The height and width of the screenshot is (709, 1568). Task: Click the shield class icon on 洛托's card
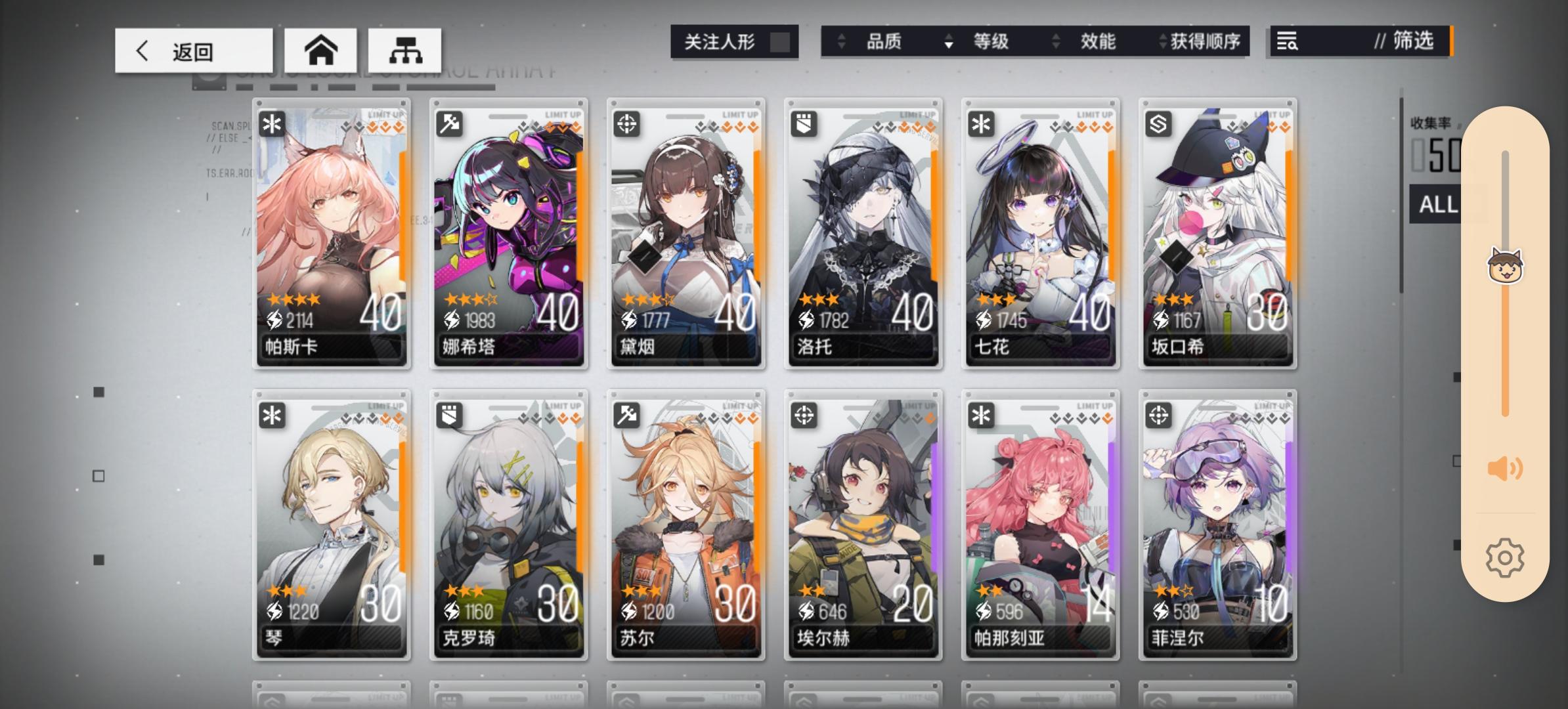[803, 123]
